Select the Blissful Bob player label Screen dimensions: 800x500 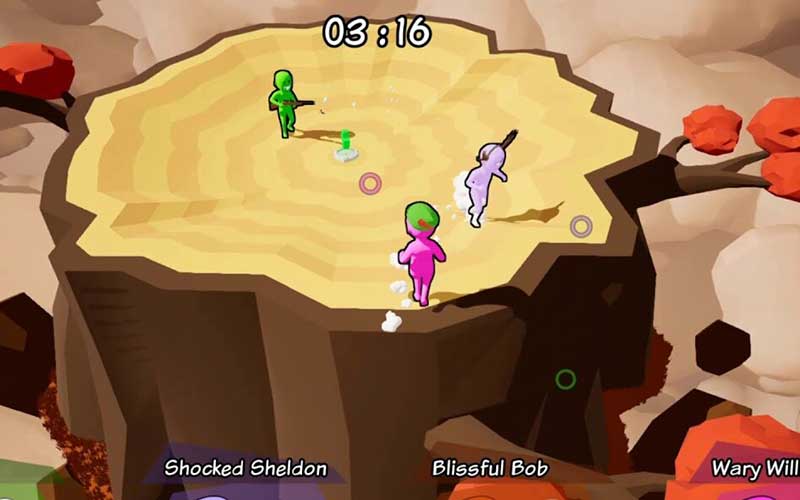pyautogui.click(x=490, y=467)
